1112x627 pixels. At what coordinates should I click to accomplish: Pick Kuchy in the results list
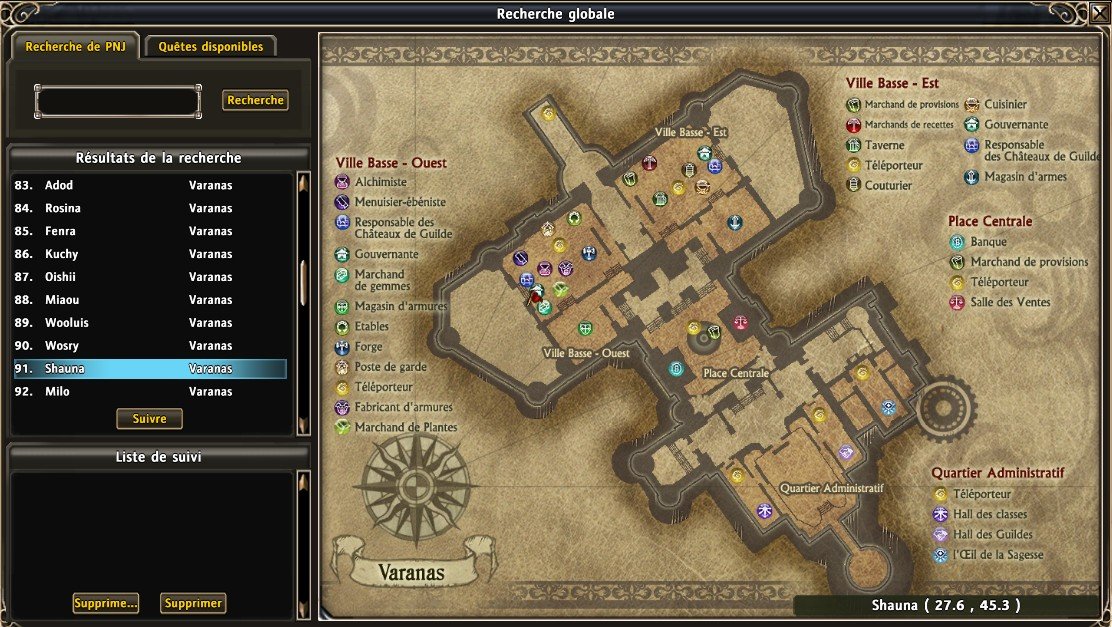click(x=150, y=254)
